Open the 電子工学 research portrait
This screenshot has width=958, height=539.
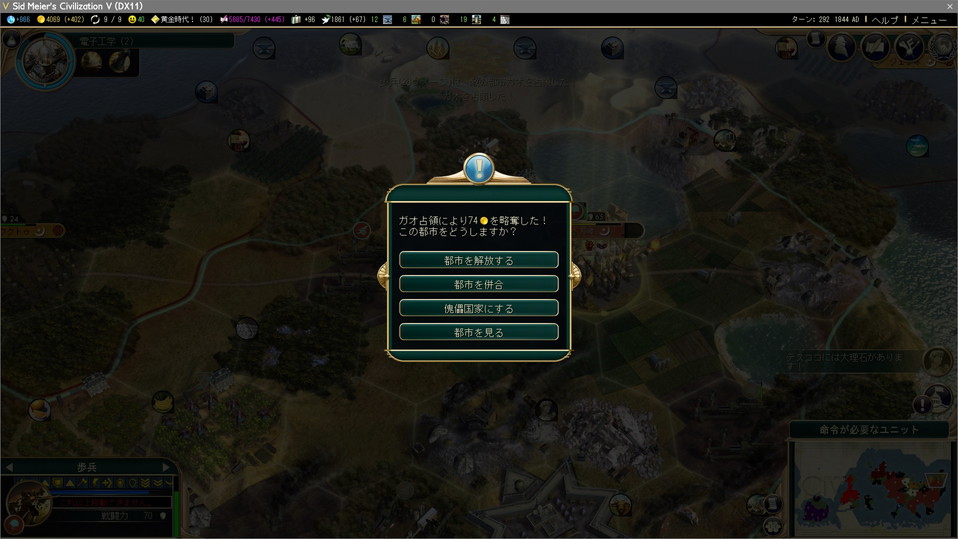pyautogui.click(x=45, y=60)
